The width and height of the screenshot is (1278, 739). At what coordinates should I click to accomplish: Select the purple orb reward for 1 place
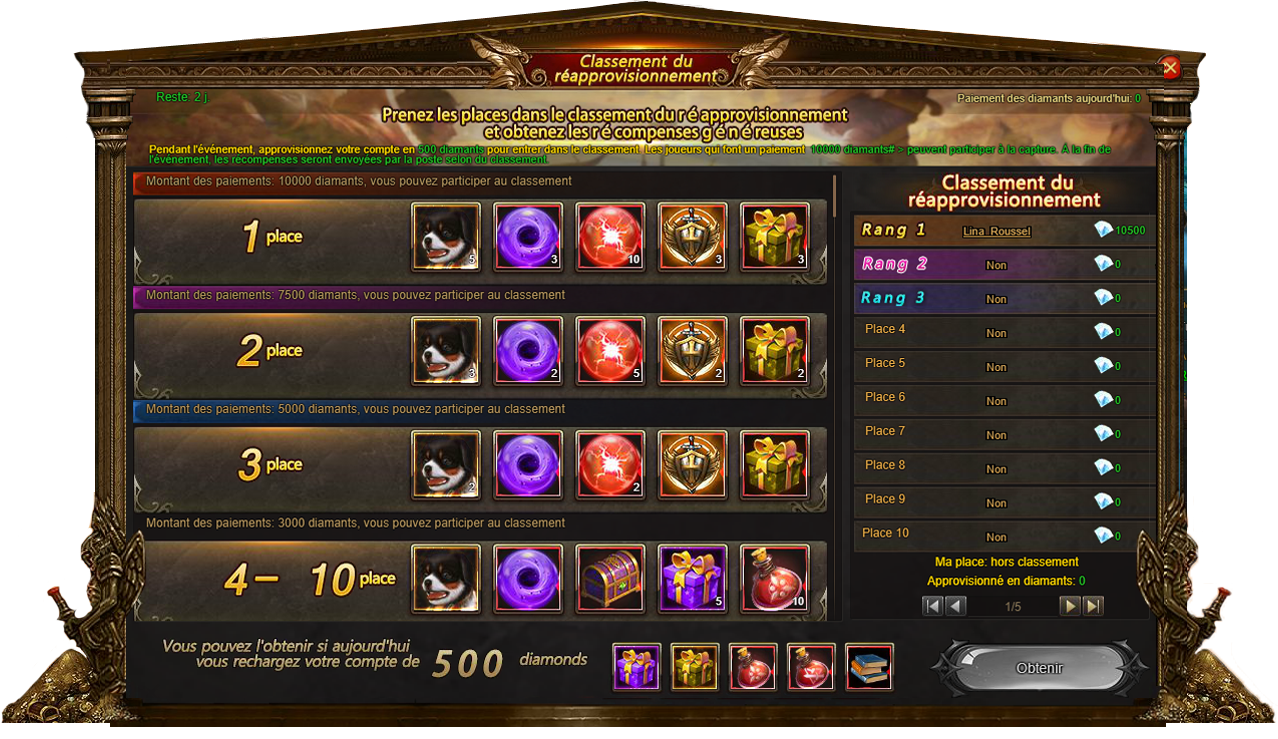528,237
